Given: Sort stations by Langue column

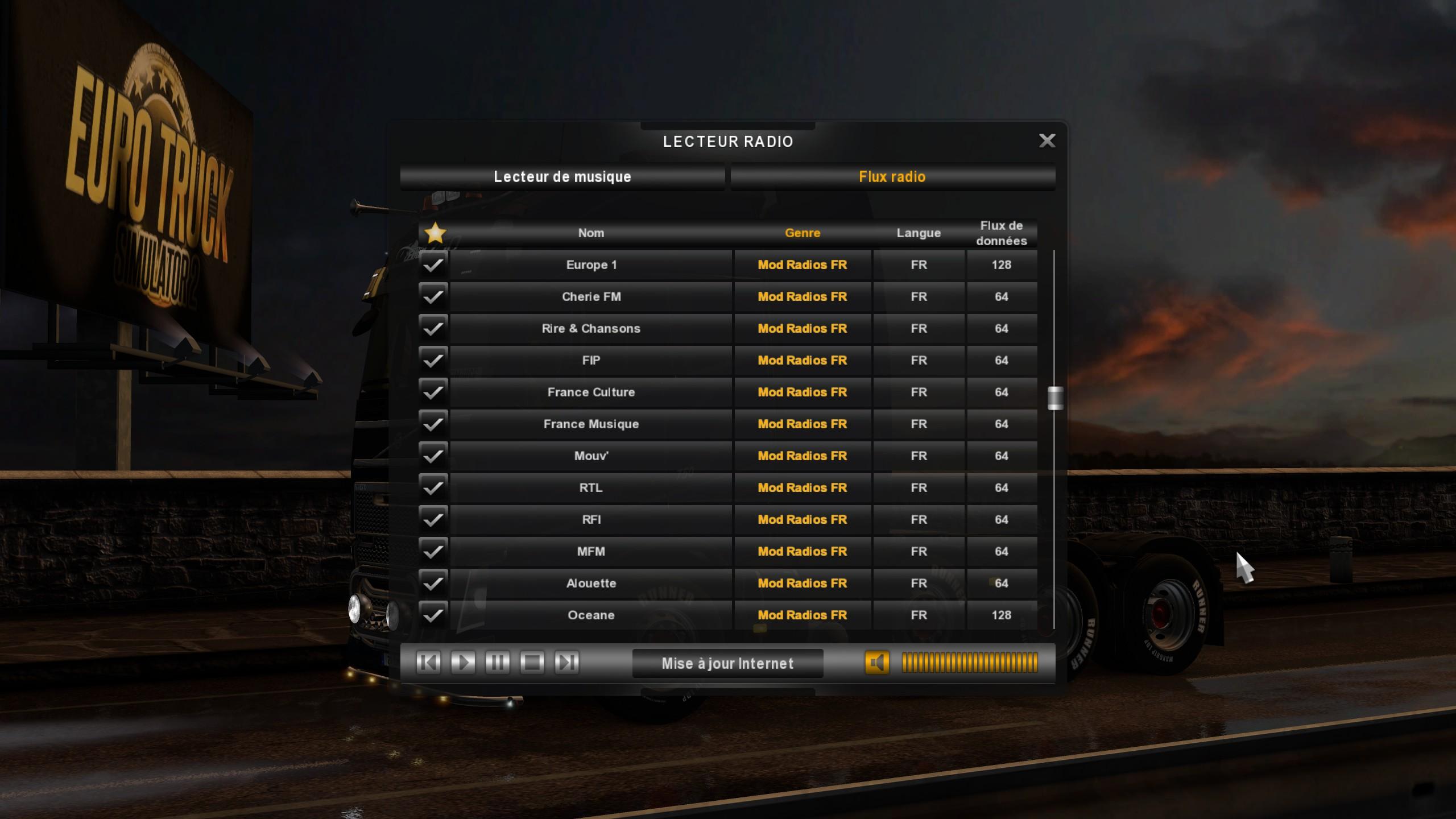Looking at the screenshot, I should point(918,233).
